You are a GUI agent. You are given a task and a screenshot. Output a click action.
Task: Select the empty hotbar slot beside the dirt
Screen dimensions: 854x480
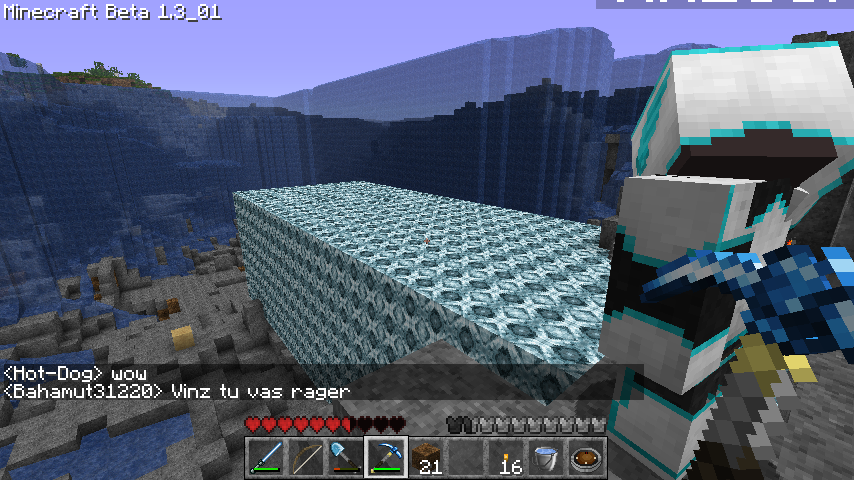click(466, 458)
